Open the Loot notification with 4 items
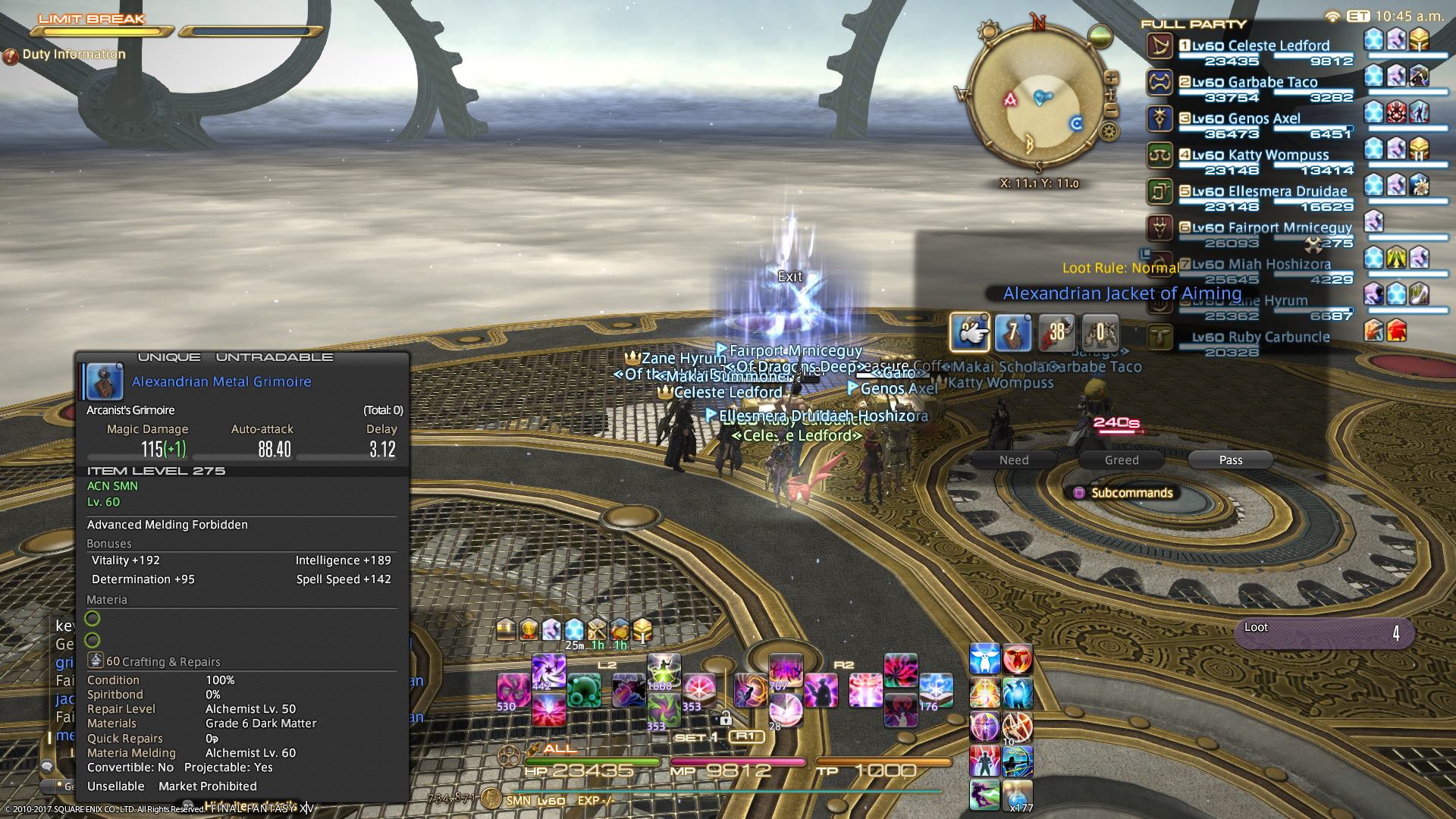Viewport: 1456px width, 819px height. (x=1324, y=632)
